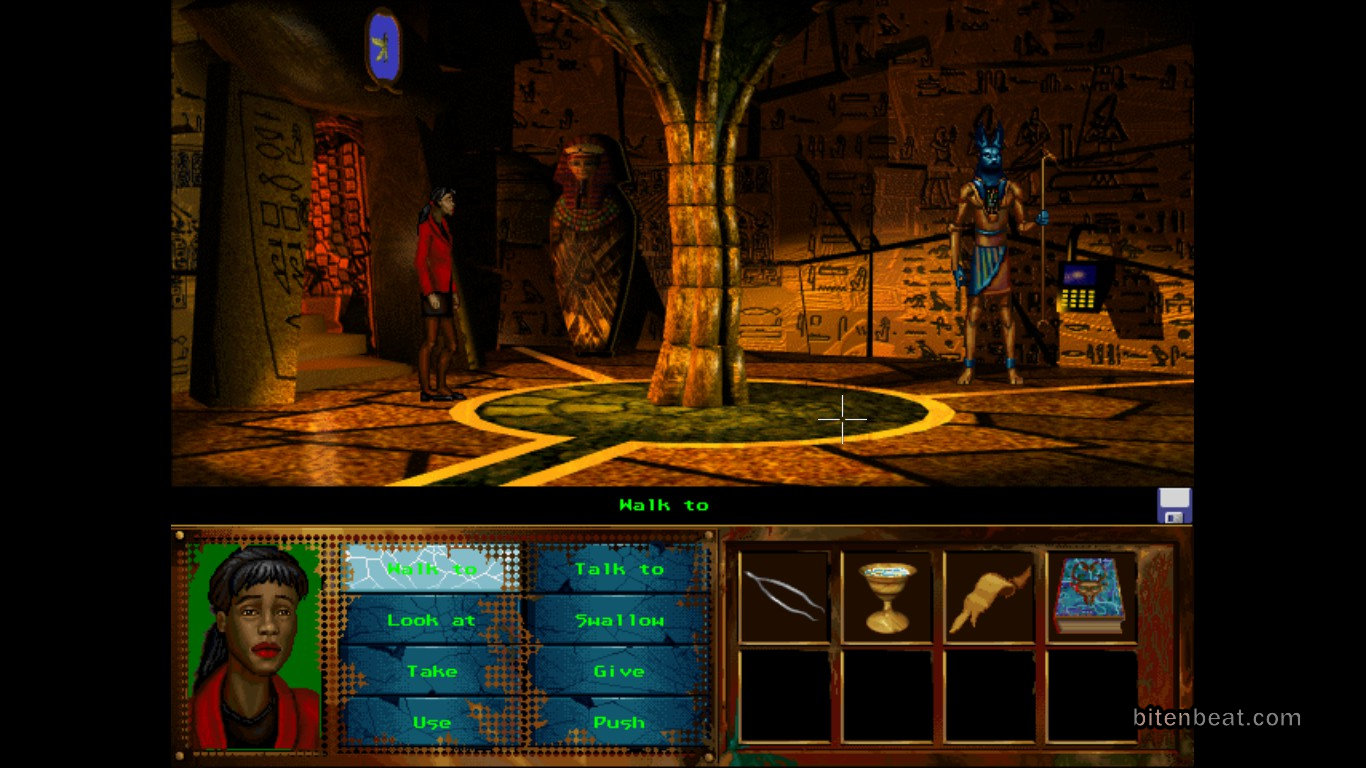Select the Walk to verb
This screenshot has height=768, width=1366.
(432, 569)
